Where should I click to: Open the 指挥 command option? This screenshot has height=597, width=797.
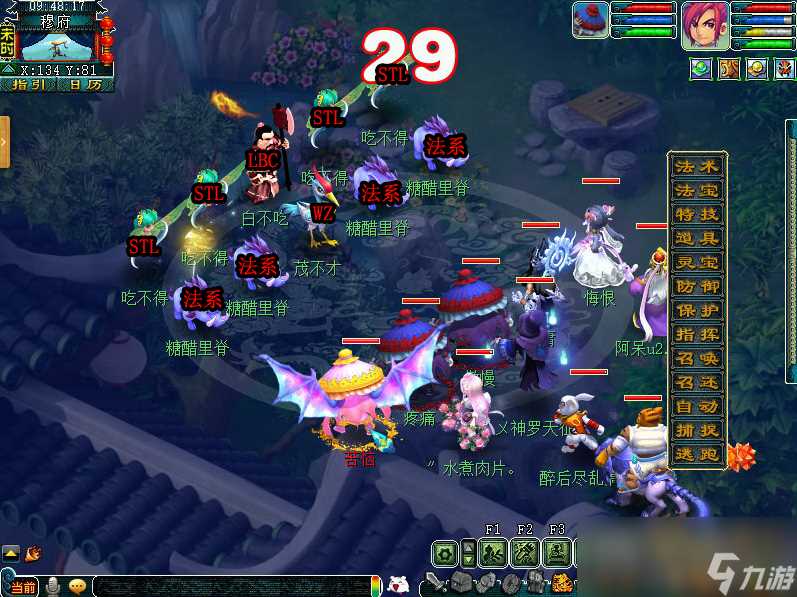point(697,334)
